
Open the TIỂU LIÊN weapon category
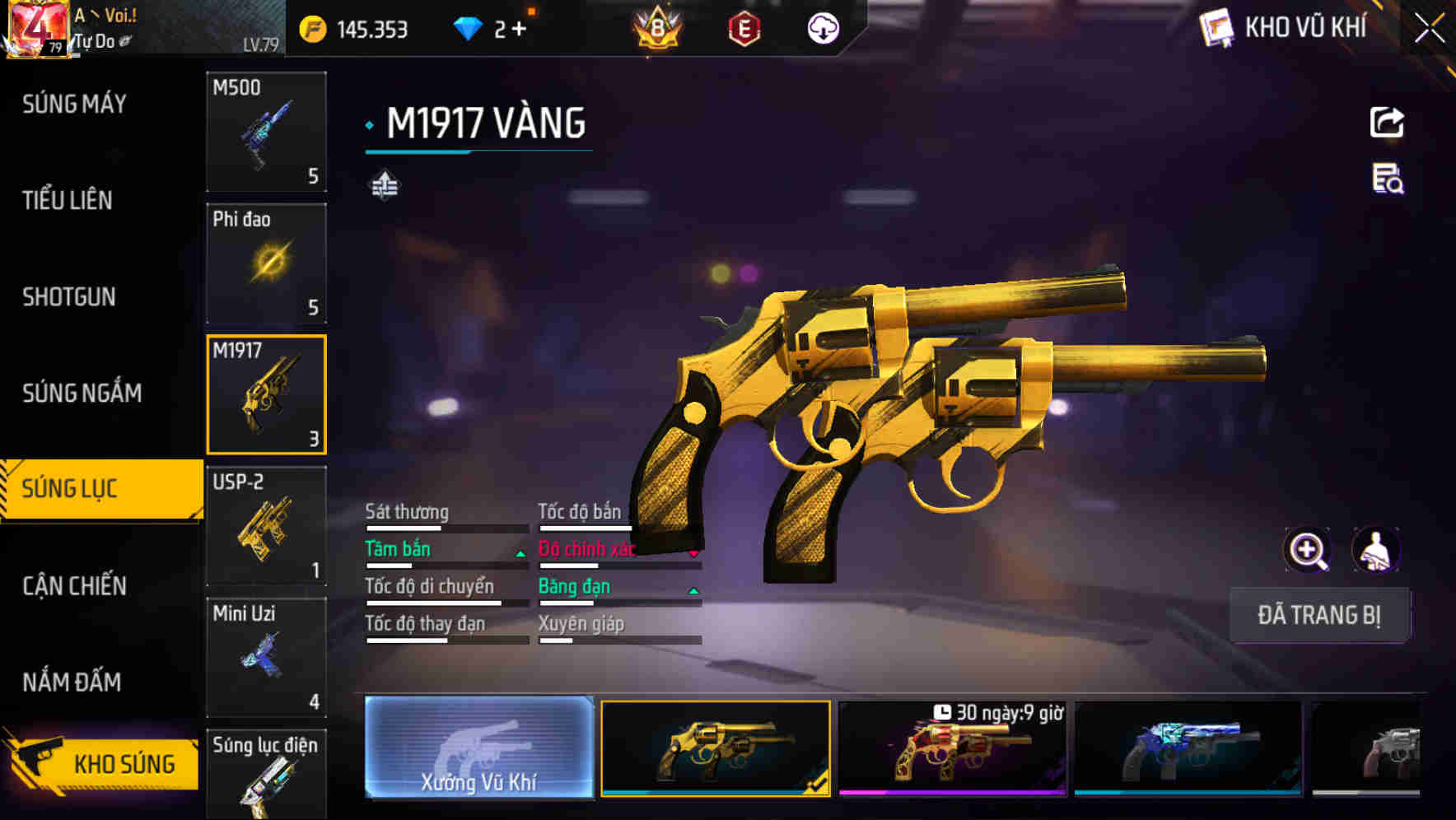pos(68,200)
